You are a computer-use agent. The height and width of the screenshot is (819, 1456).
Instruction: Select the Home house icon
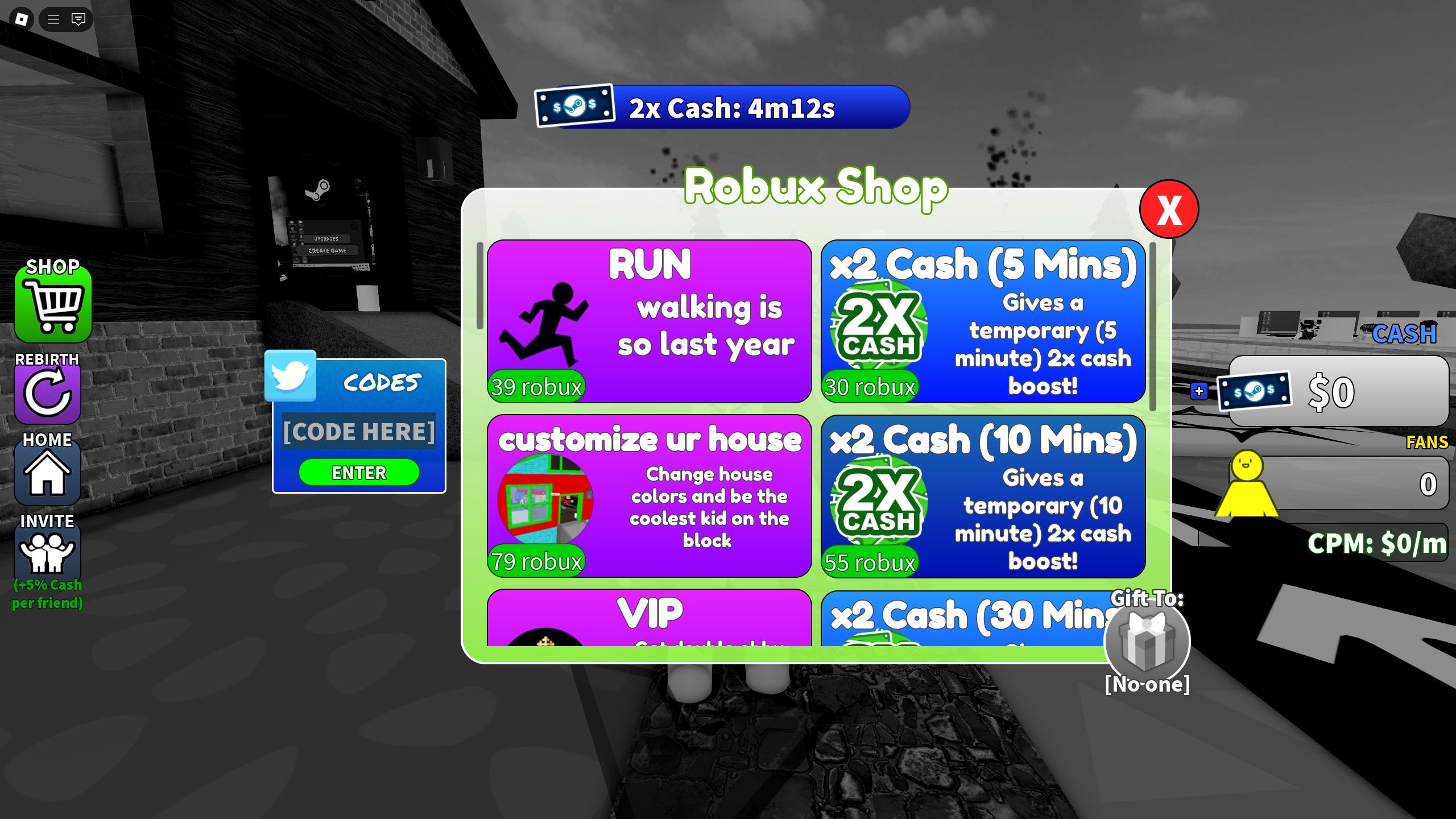48,473
